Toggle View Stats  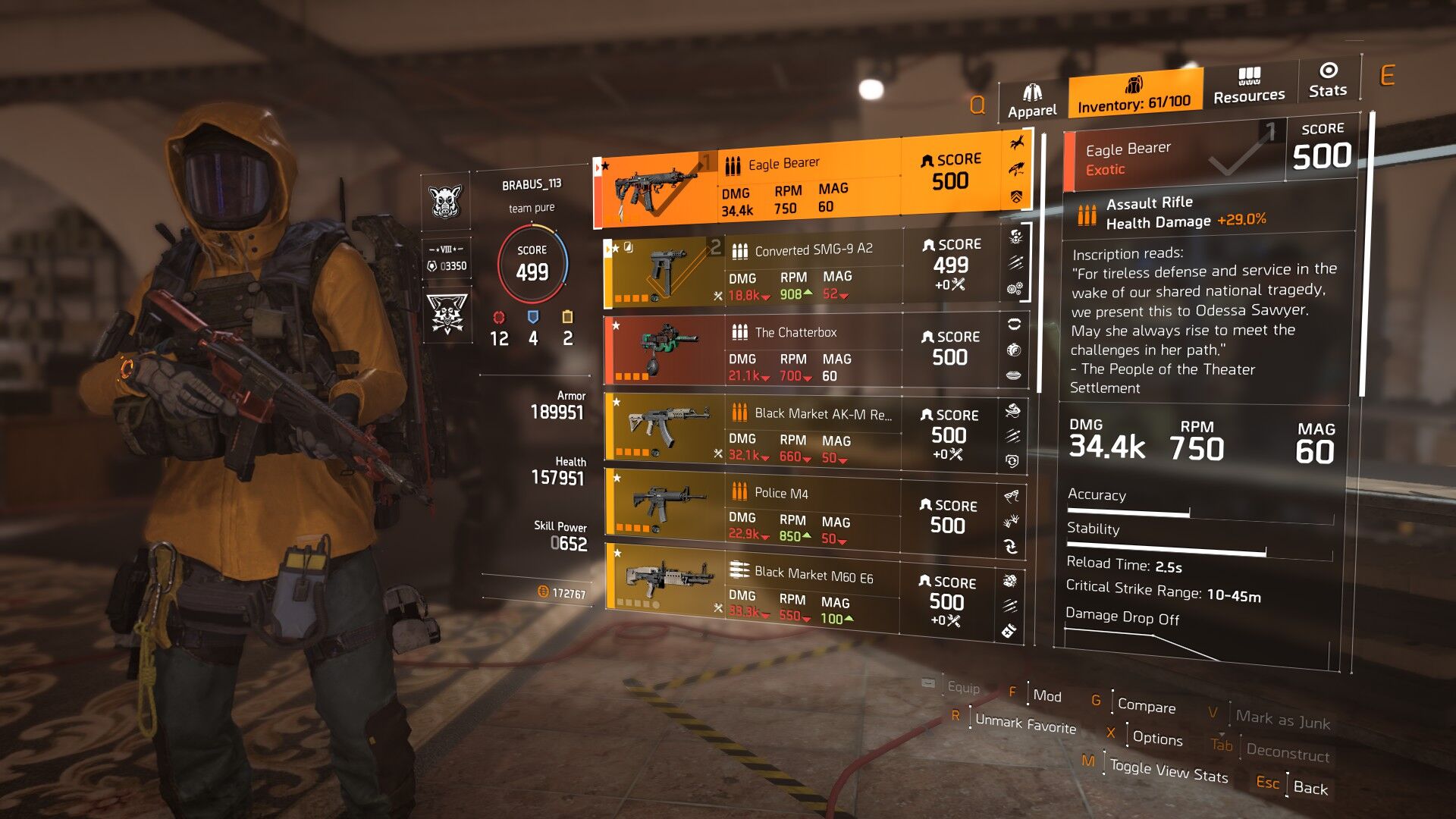coord(1168,771)
